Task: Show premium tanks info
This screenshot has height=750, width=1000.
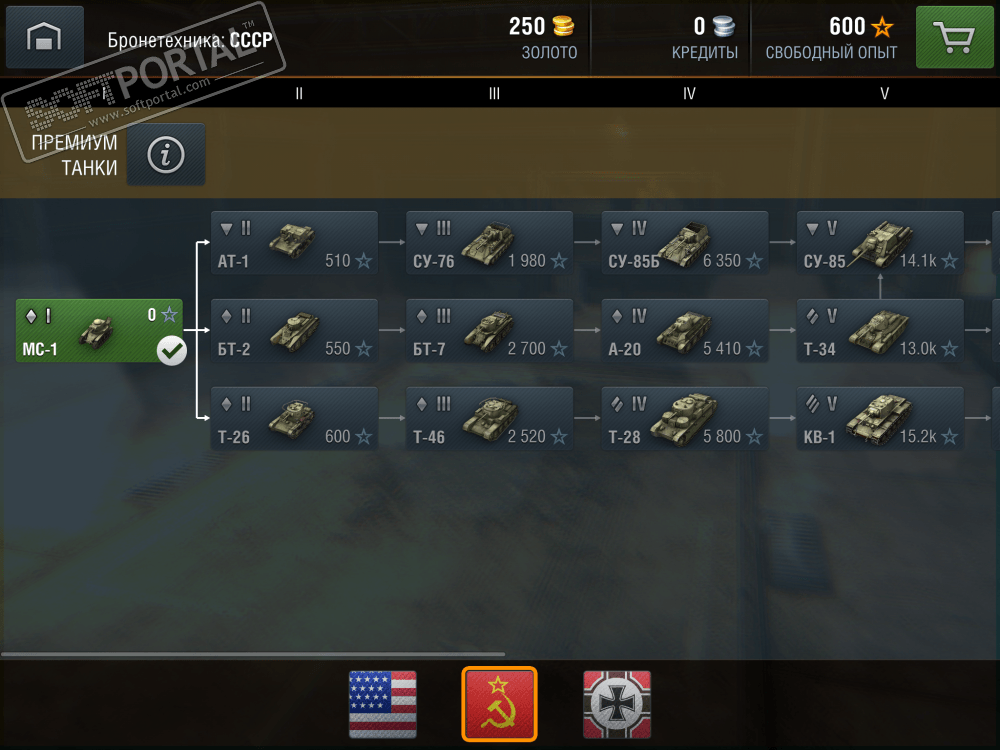Action: tap(166, 154)
